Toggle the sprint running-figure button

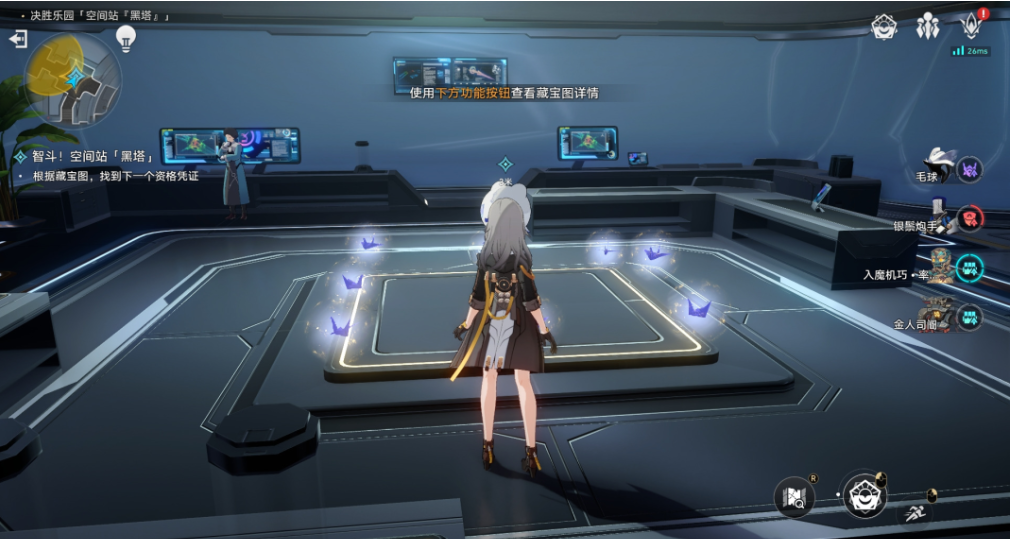click(x=914, y=514)
